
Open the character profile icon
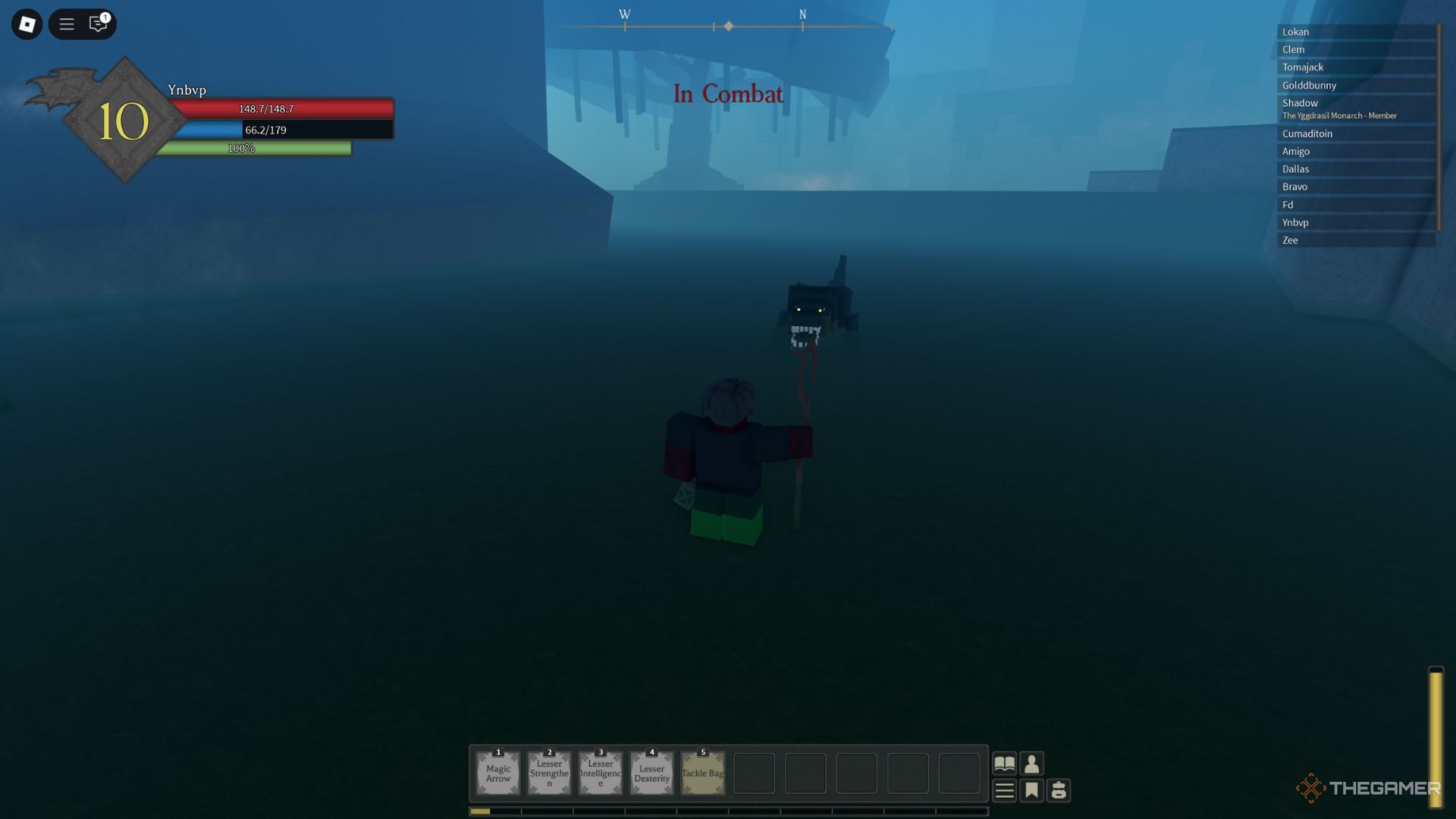pos(1031,762)
